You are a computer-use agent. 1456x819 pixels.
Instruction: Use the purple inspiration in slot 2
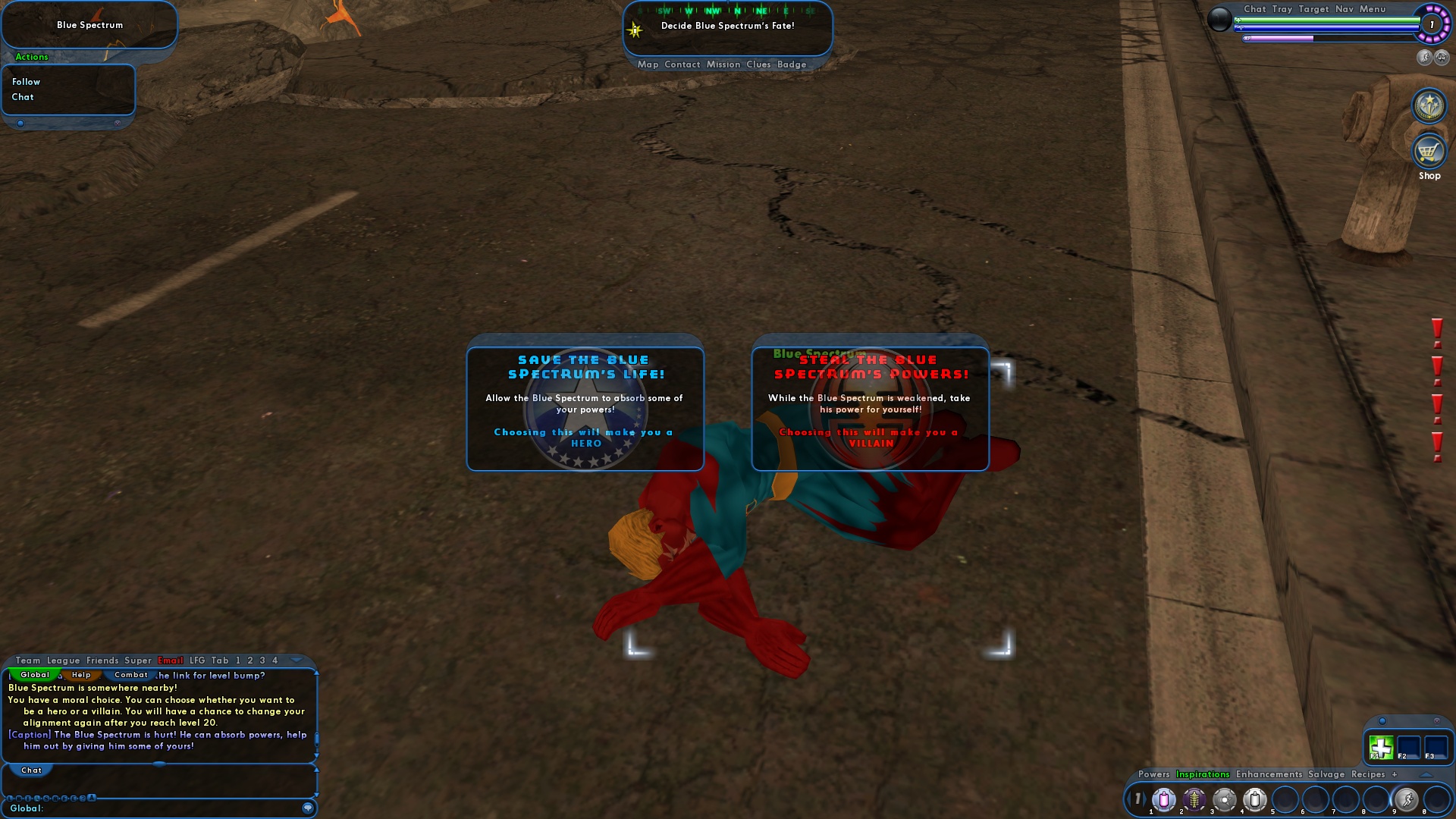point(1194,799)
